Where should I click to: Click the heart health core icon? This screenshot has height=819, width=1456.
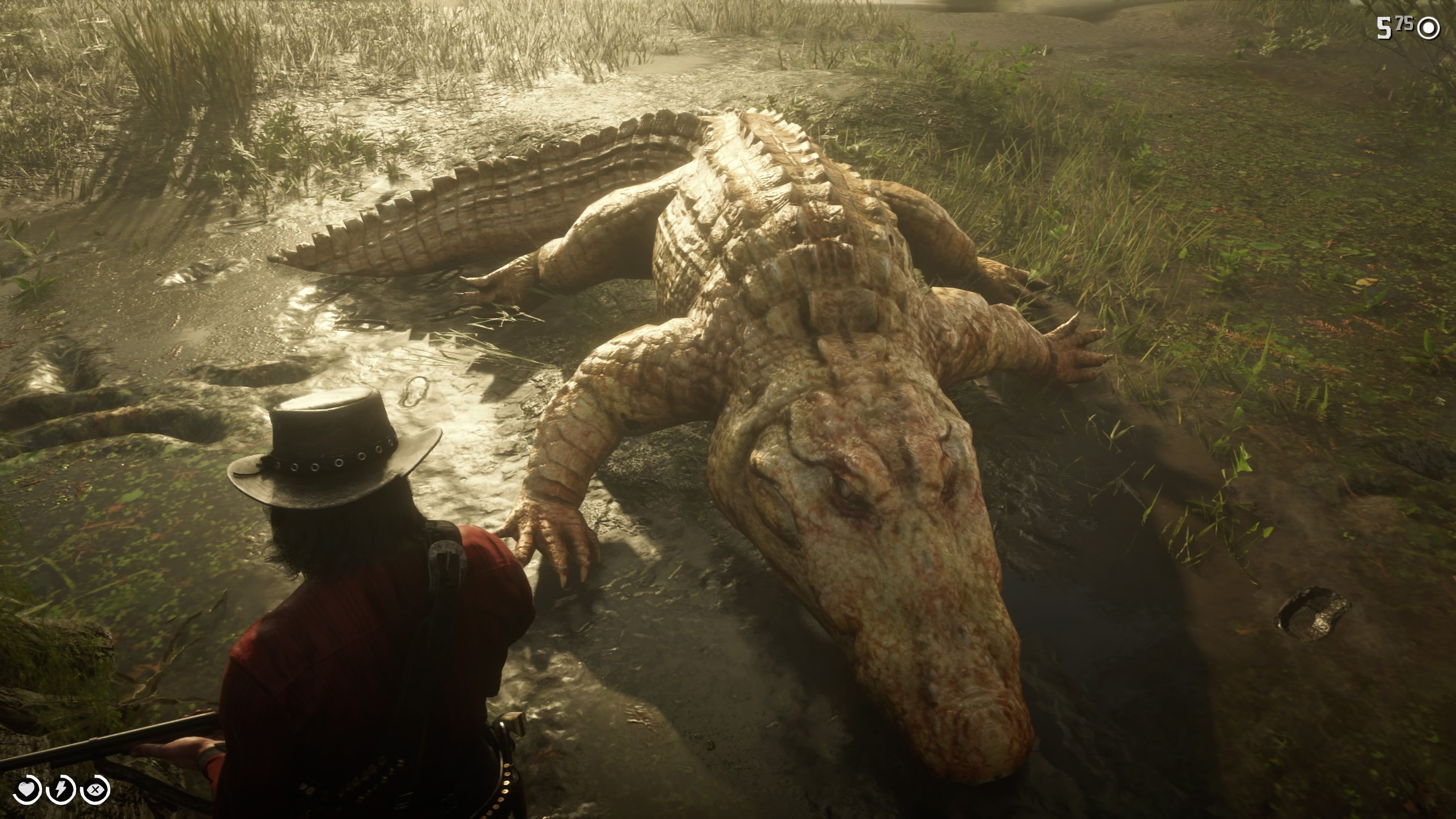pos(26,789)
